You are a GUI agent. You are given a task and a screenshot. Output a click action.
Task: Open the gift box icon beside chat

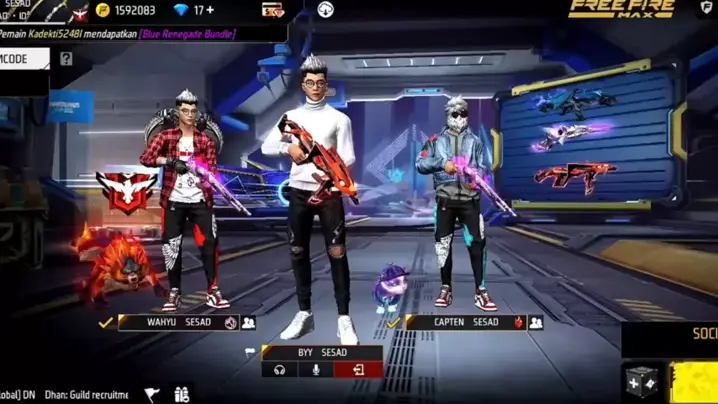(x=181, y=395)
